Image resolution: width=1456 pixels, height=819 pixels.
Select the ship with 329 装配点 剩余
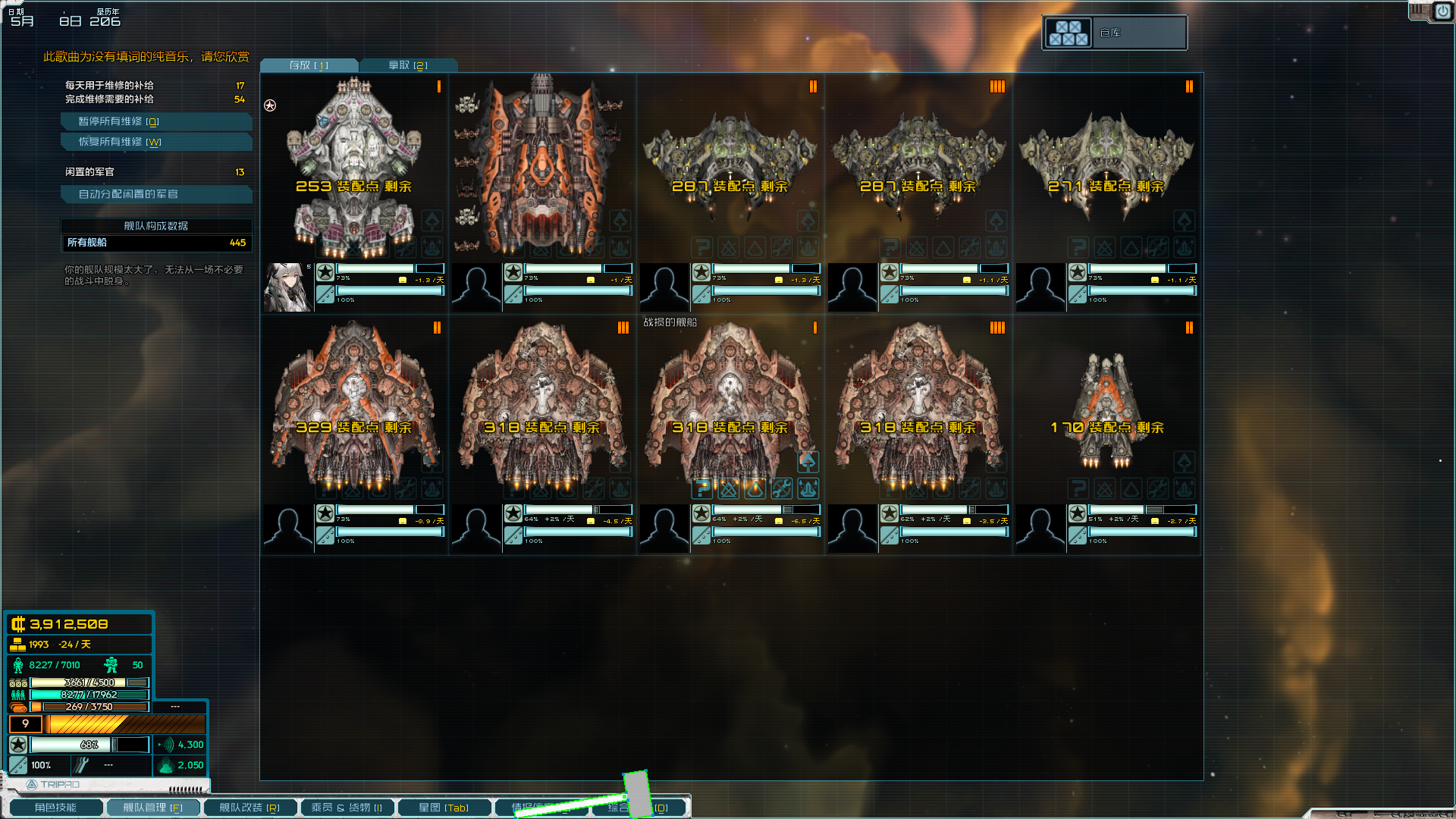click(x=353, y=409)
